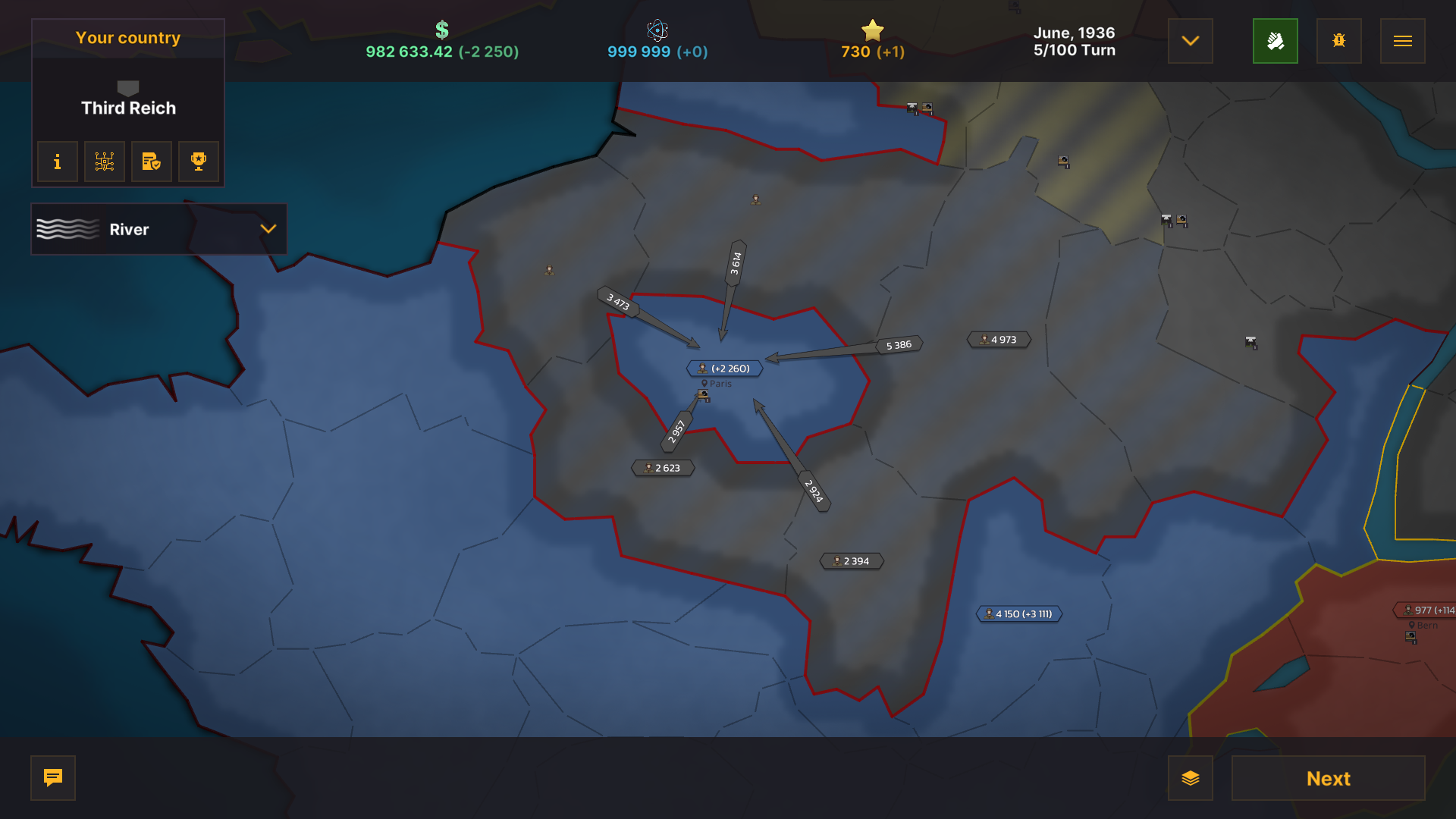
Task: Open the technology tree icon
Action: [104, 162]
